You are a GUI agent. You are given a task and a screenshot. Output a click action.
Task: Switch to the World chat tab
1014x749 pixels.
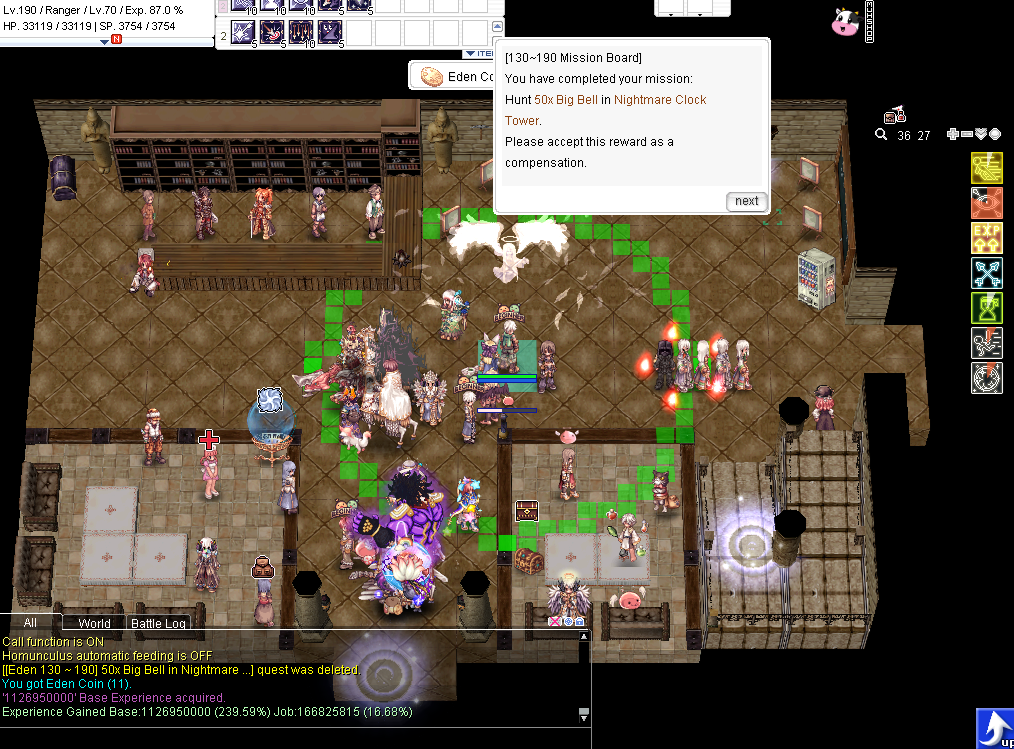point(94,623)
